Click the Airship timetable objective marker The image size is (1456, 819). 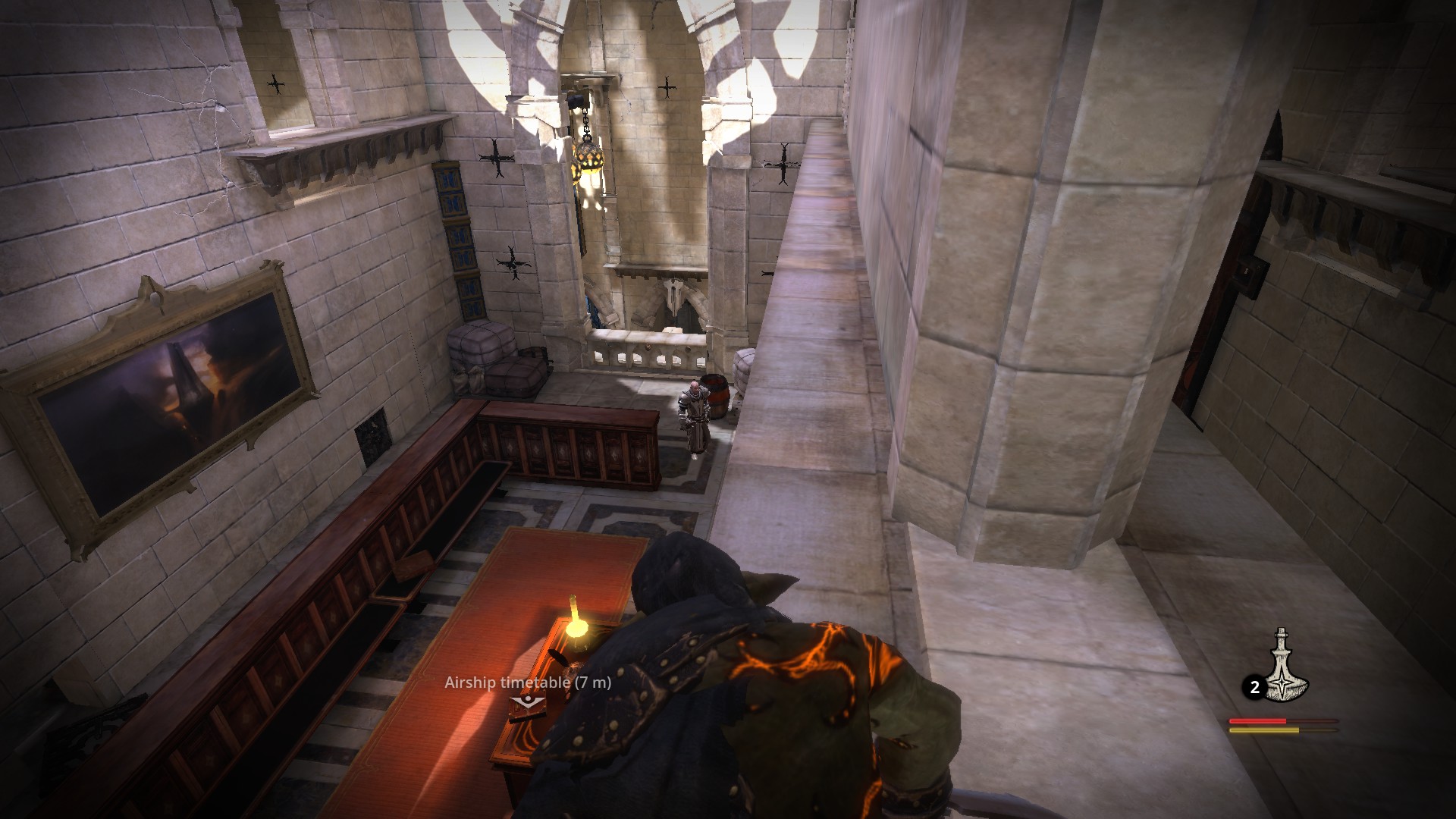click(x=527, y=701)
